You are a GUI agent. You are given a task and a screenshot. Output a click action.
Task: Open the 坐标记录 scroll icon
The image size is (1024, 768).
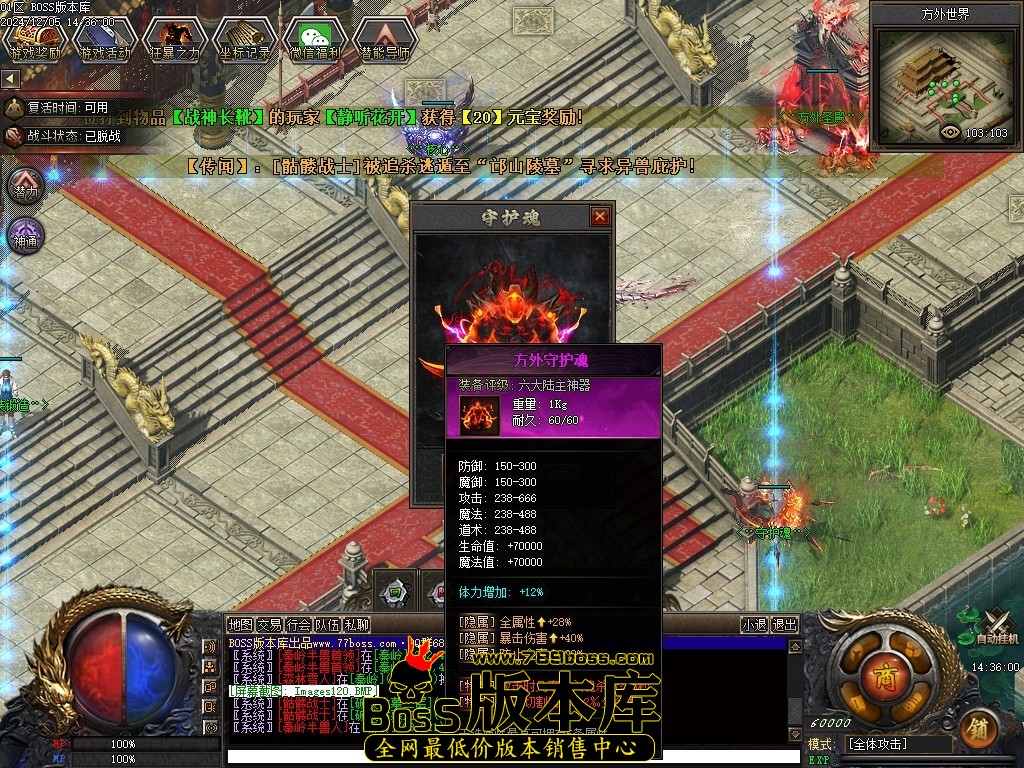click(x=244, y=40)
